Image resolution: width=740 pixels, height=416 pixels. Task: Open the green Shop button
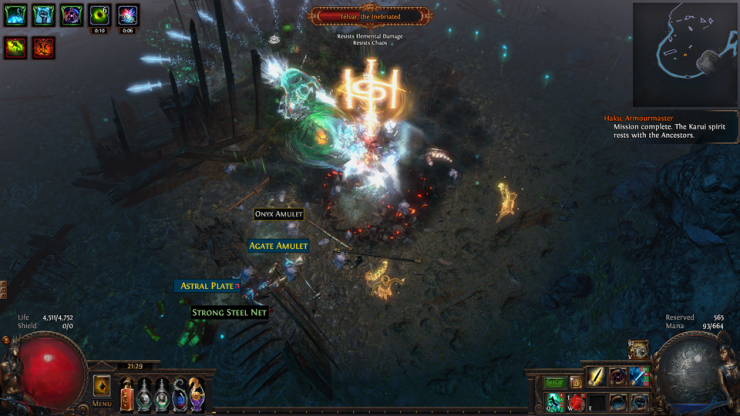[555, 382]
